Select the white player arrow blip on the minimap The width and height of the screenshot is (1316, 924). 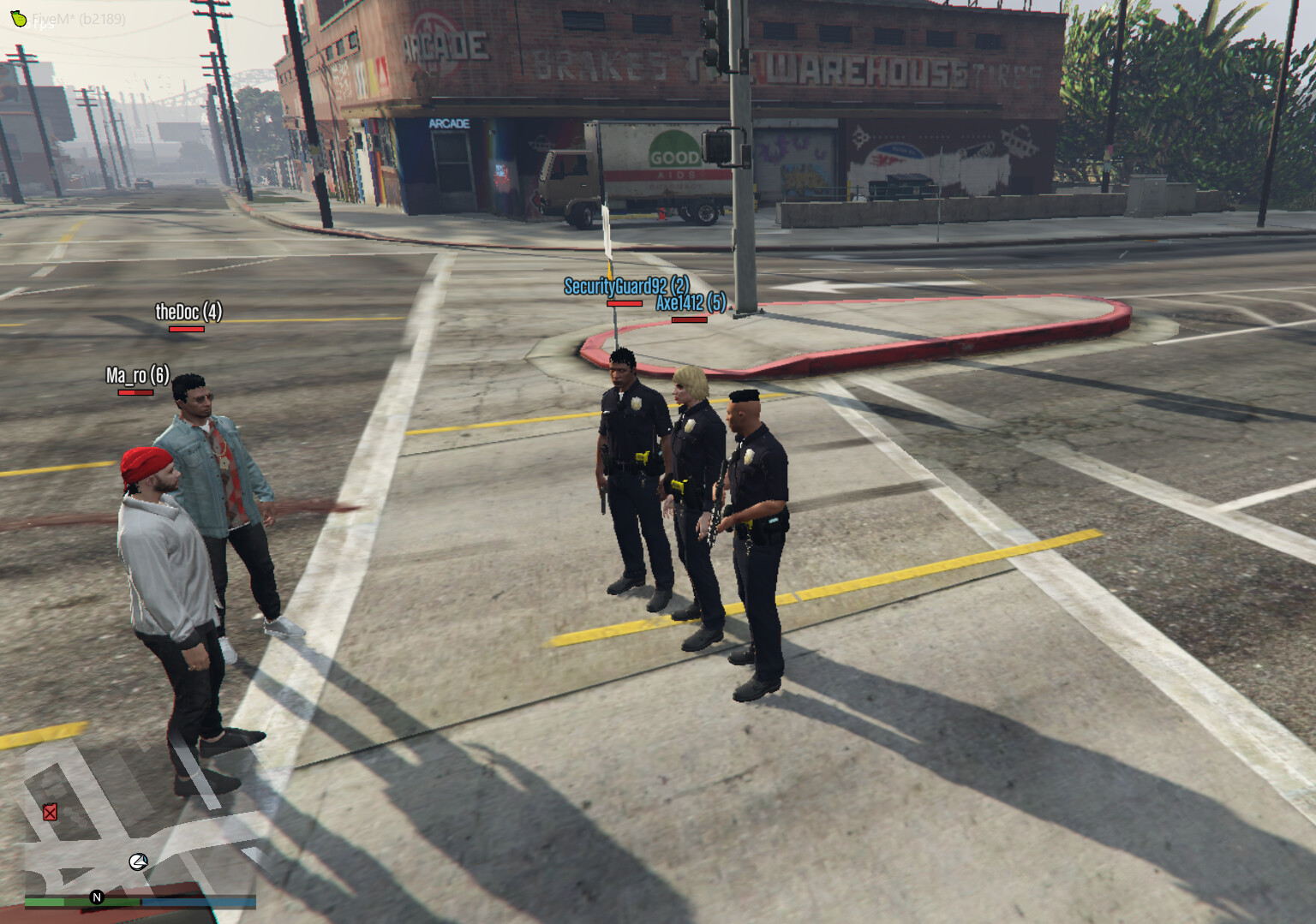[x=139, y=861]
